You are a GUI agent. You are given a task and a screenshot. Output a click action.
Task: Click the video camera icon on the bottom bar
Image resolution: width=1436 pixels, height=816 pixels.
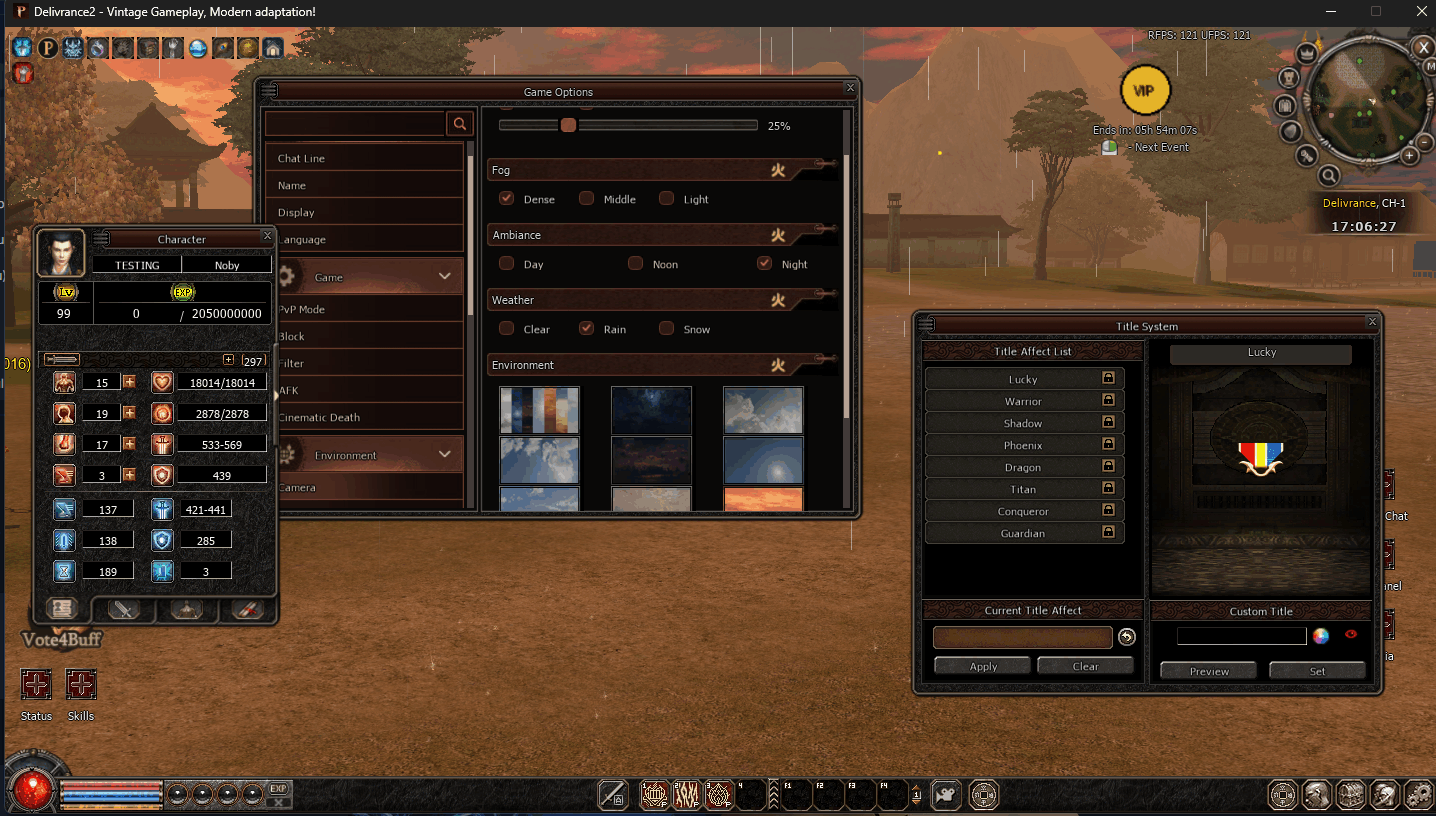[x=944, y=795]
